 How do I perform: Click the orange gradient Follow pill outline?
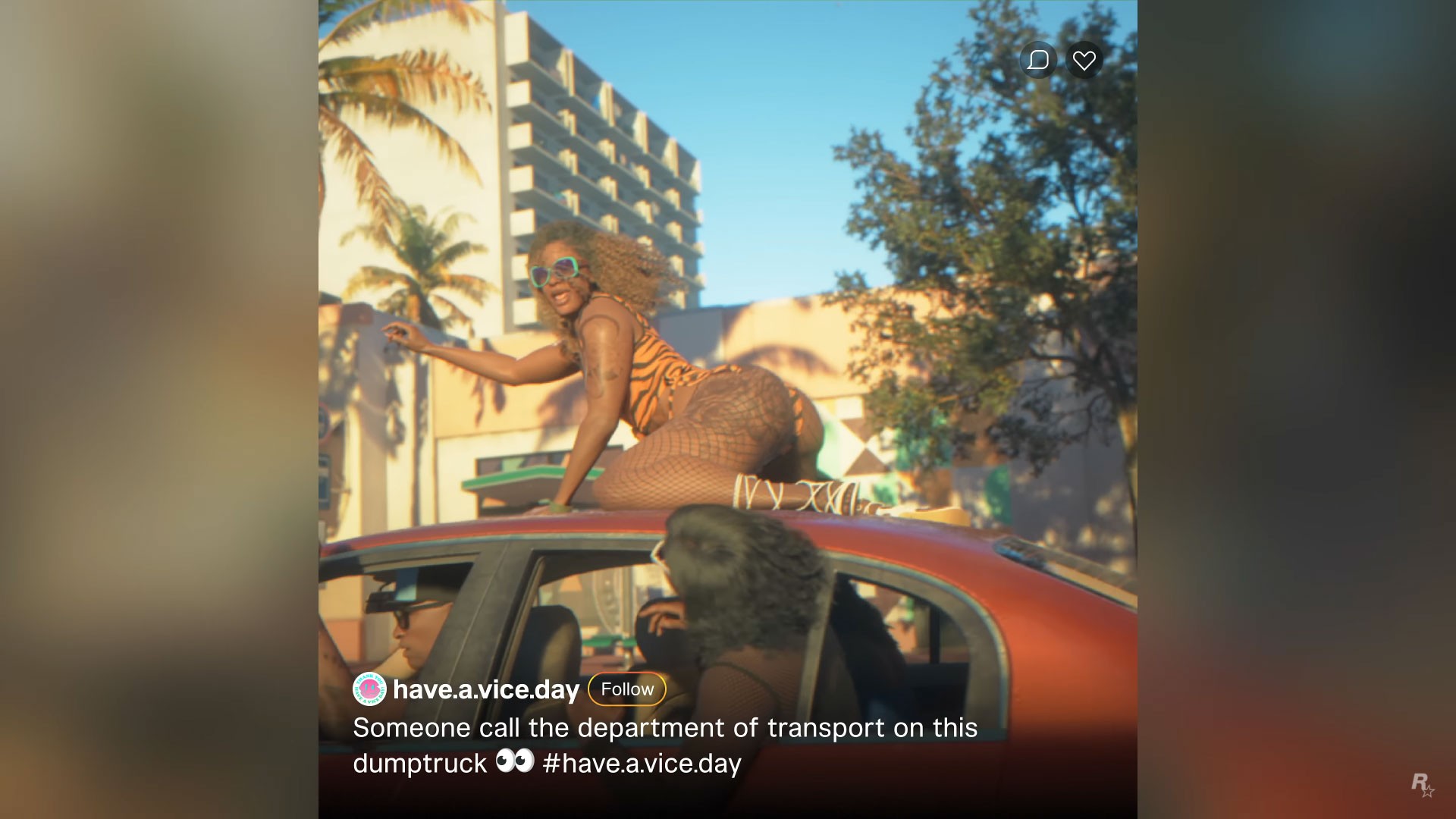[x=626, y=689]
